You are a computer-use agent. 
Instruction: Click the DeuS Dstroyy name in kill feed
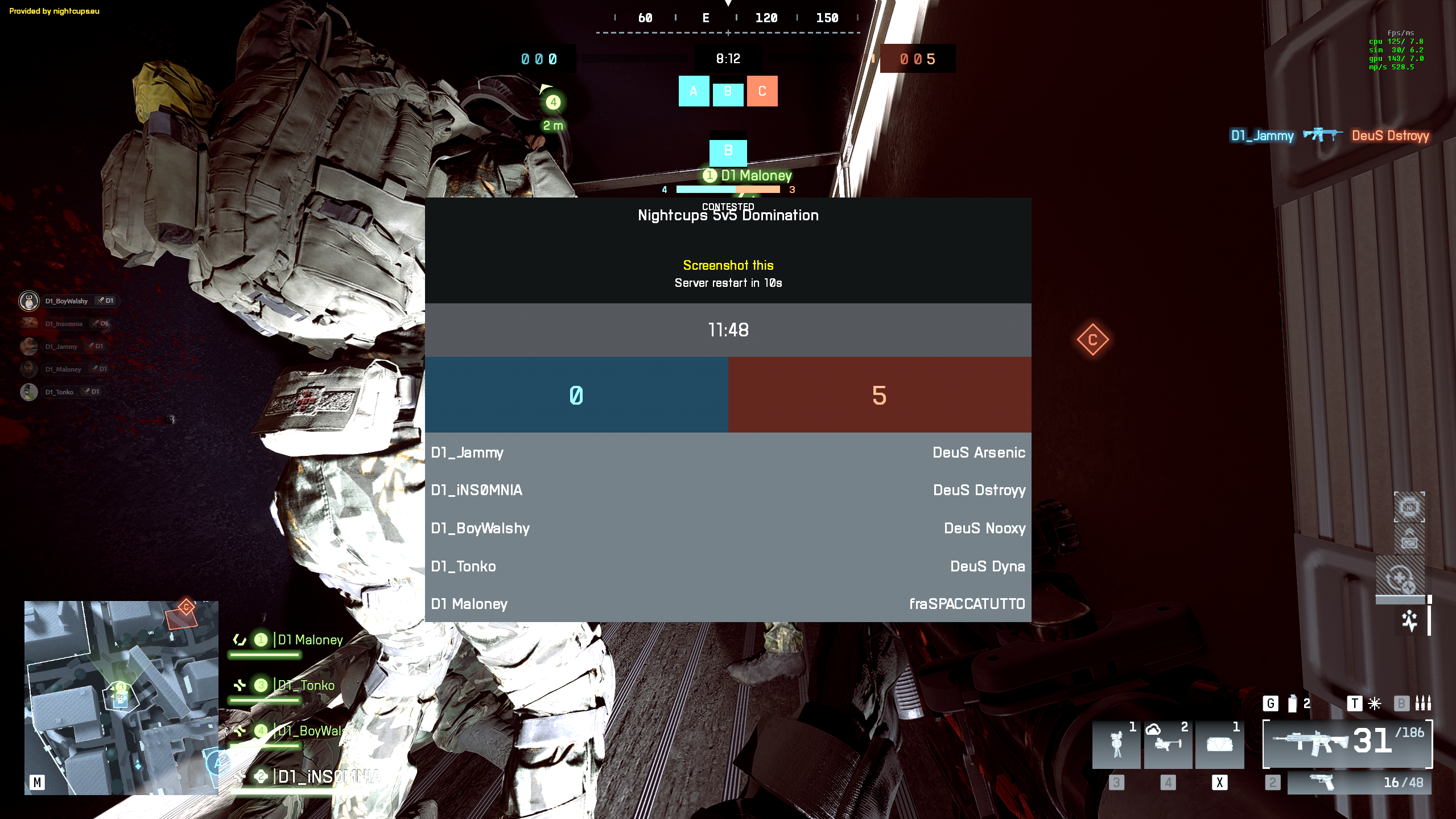click(x=1390, y=135)
